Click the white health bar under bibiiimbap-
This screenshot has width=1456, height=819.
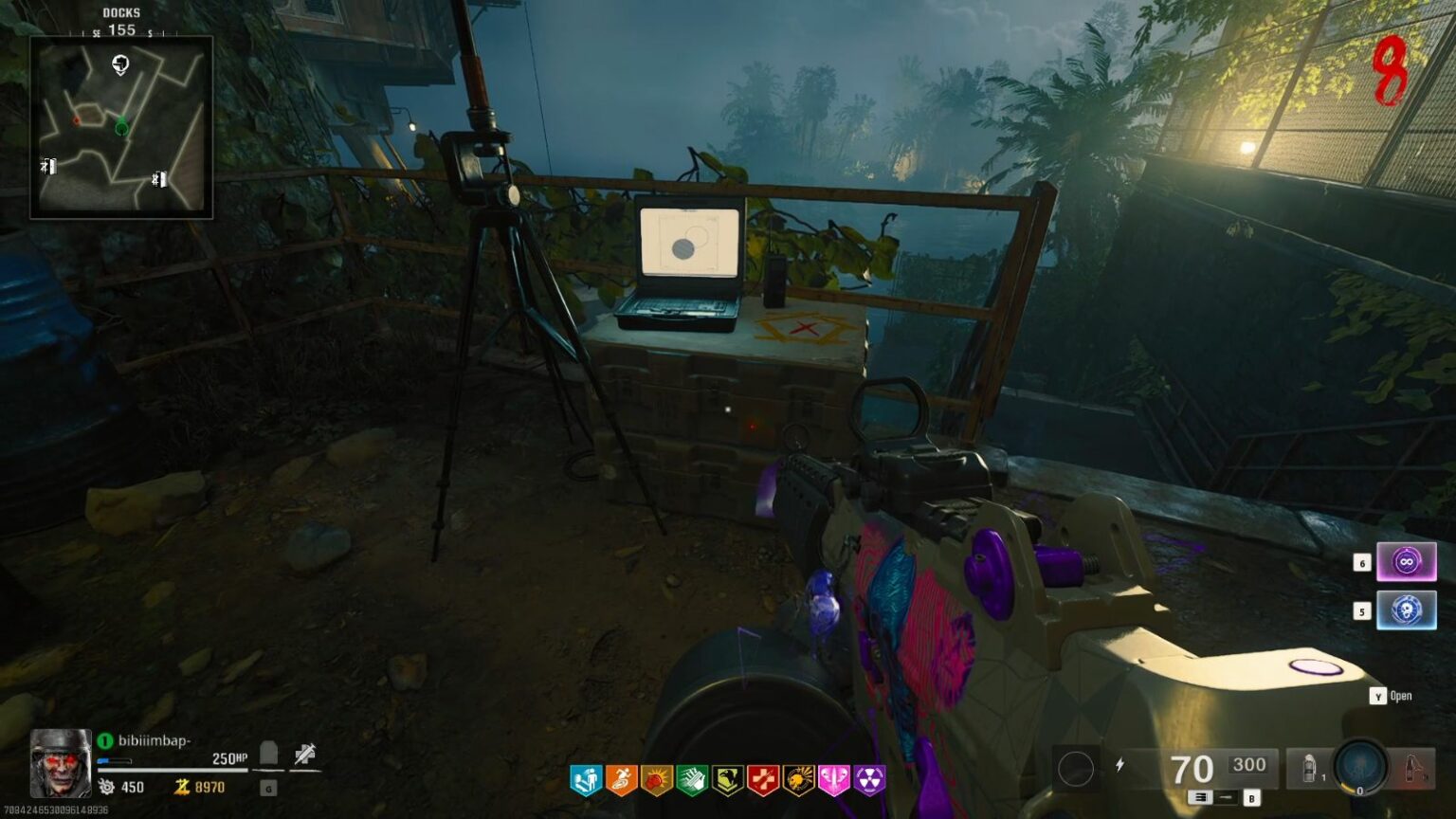(x=171, y=768)
